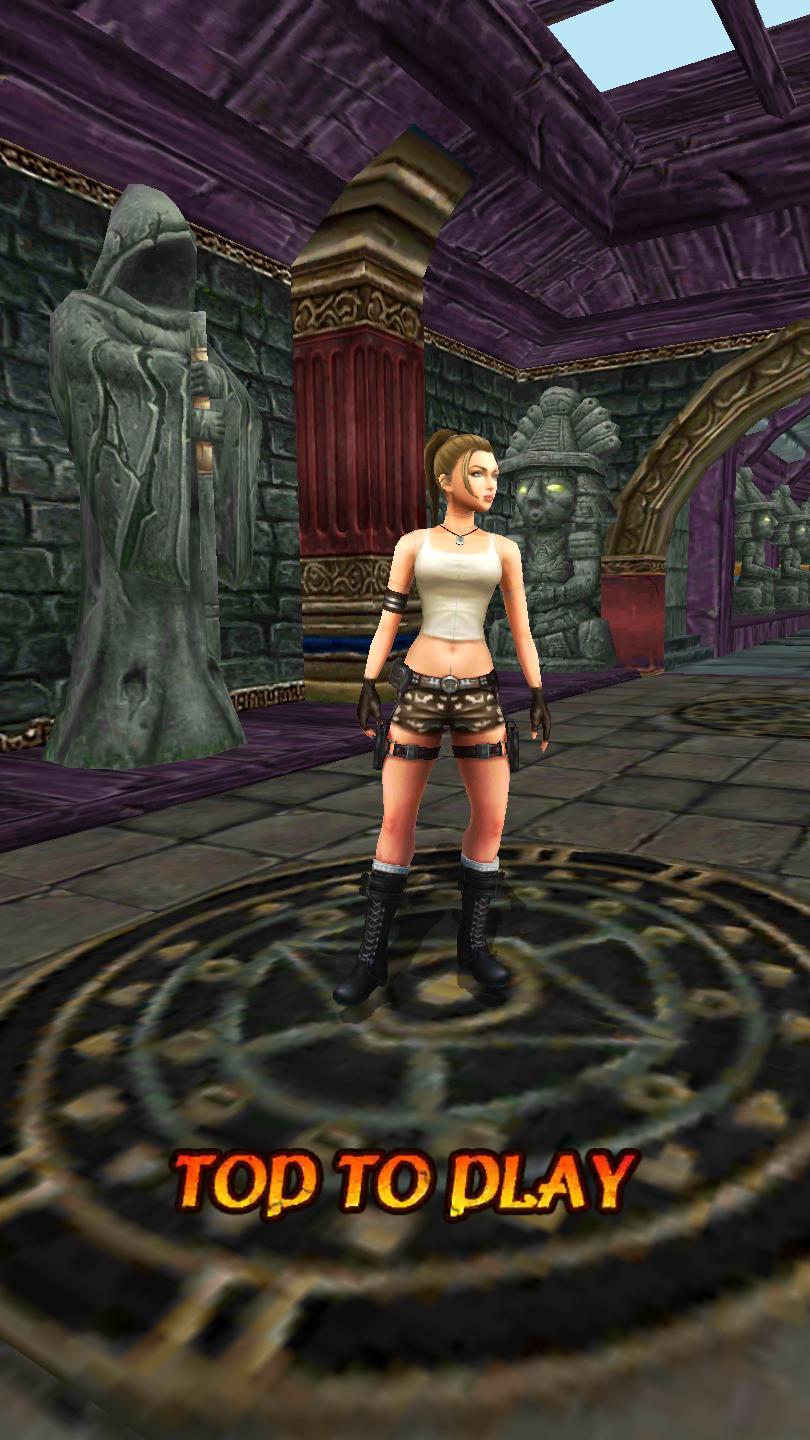
Task: Tap the "TOP TO PLAY" prompt
Action: (x=405, y=1183)
